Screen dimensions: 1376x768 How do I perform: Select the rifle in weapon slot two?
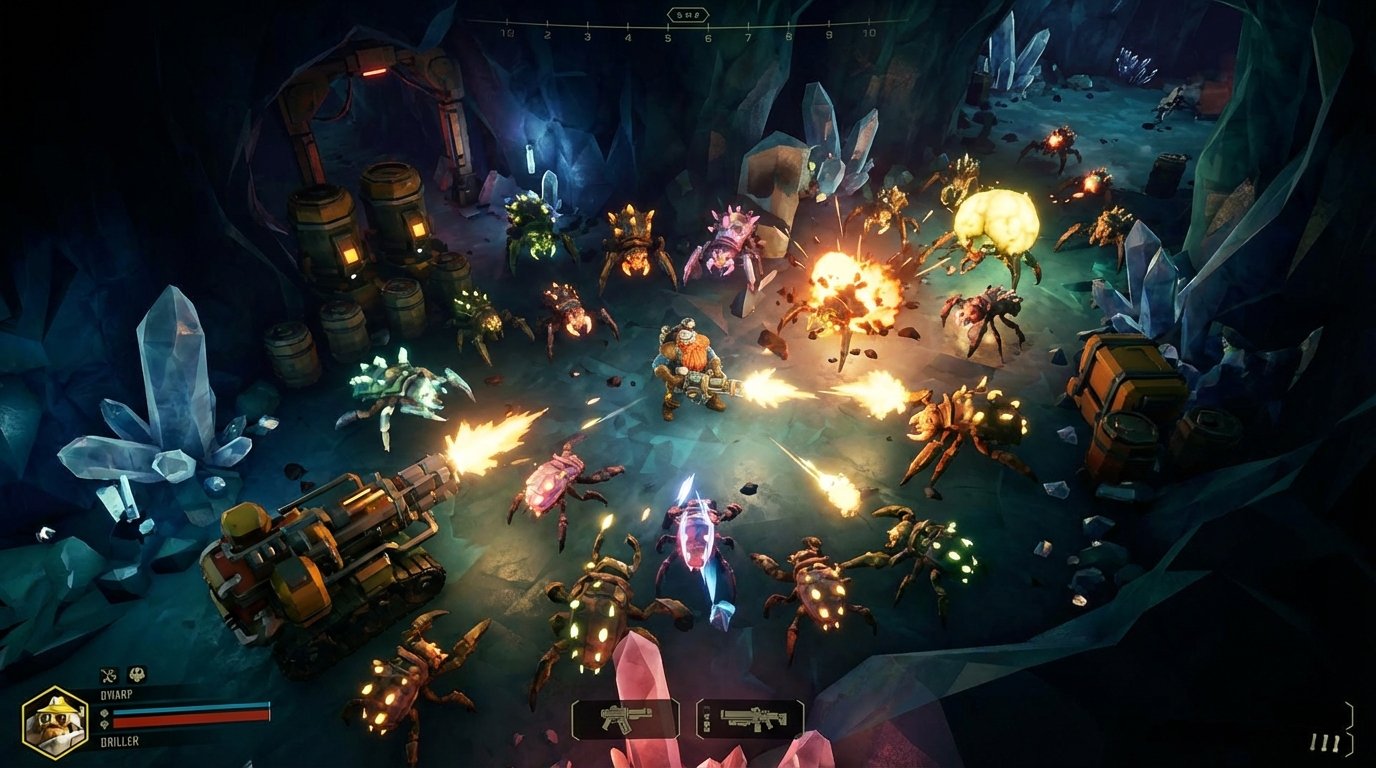click(x=755, y=716)
